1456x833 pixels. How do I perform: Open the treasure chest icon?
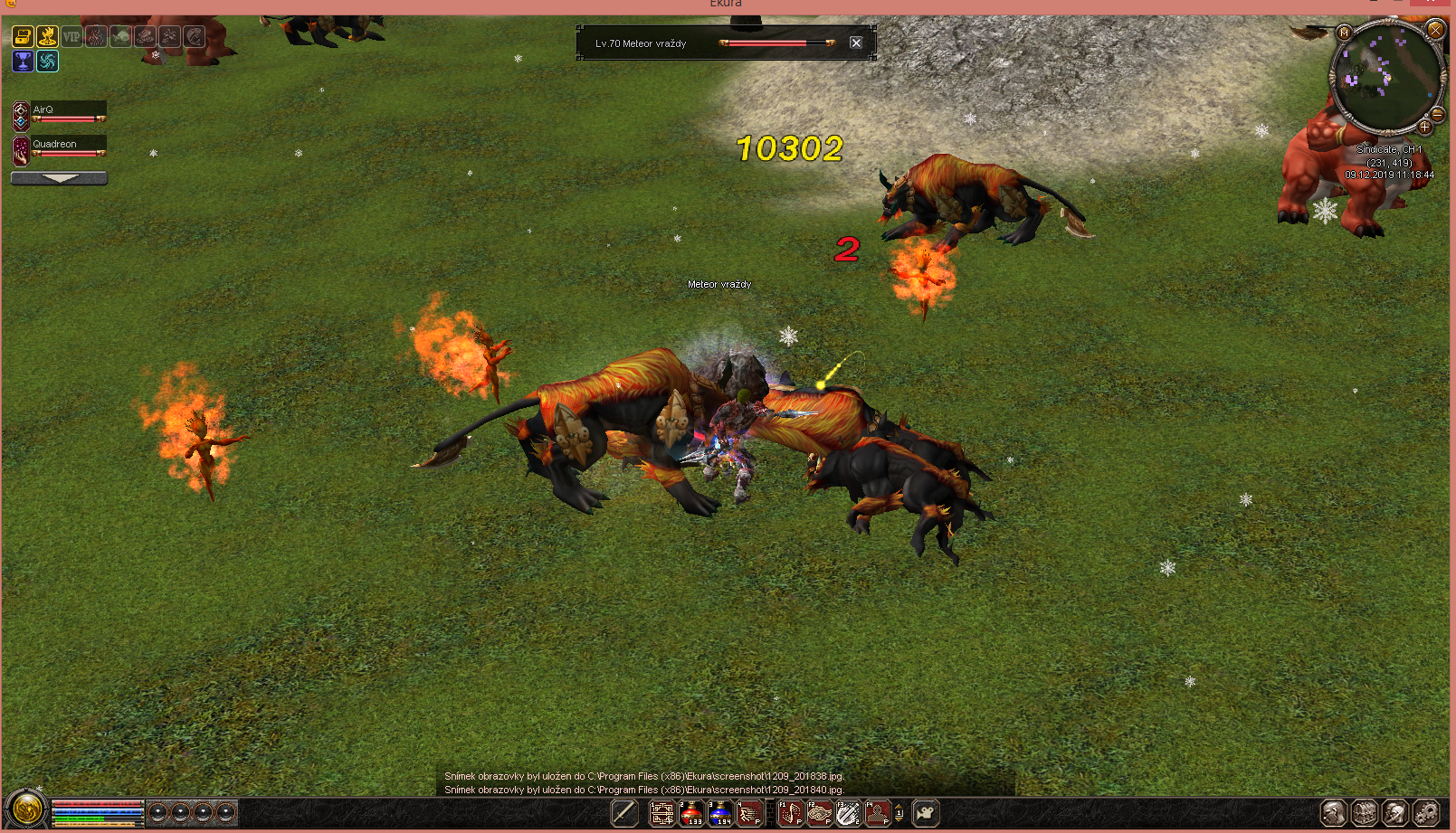(x=23, y=37)
